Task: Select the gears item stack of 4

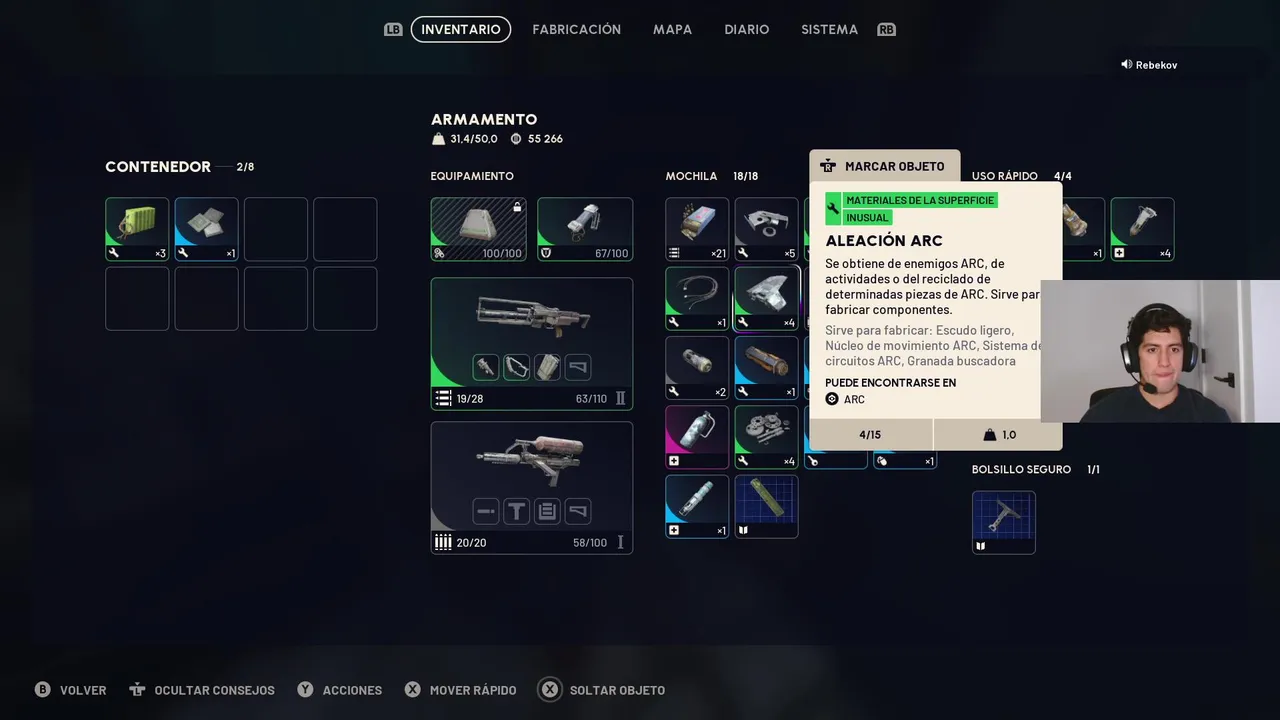Action: (766, 437)
